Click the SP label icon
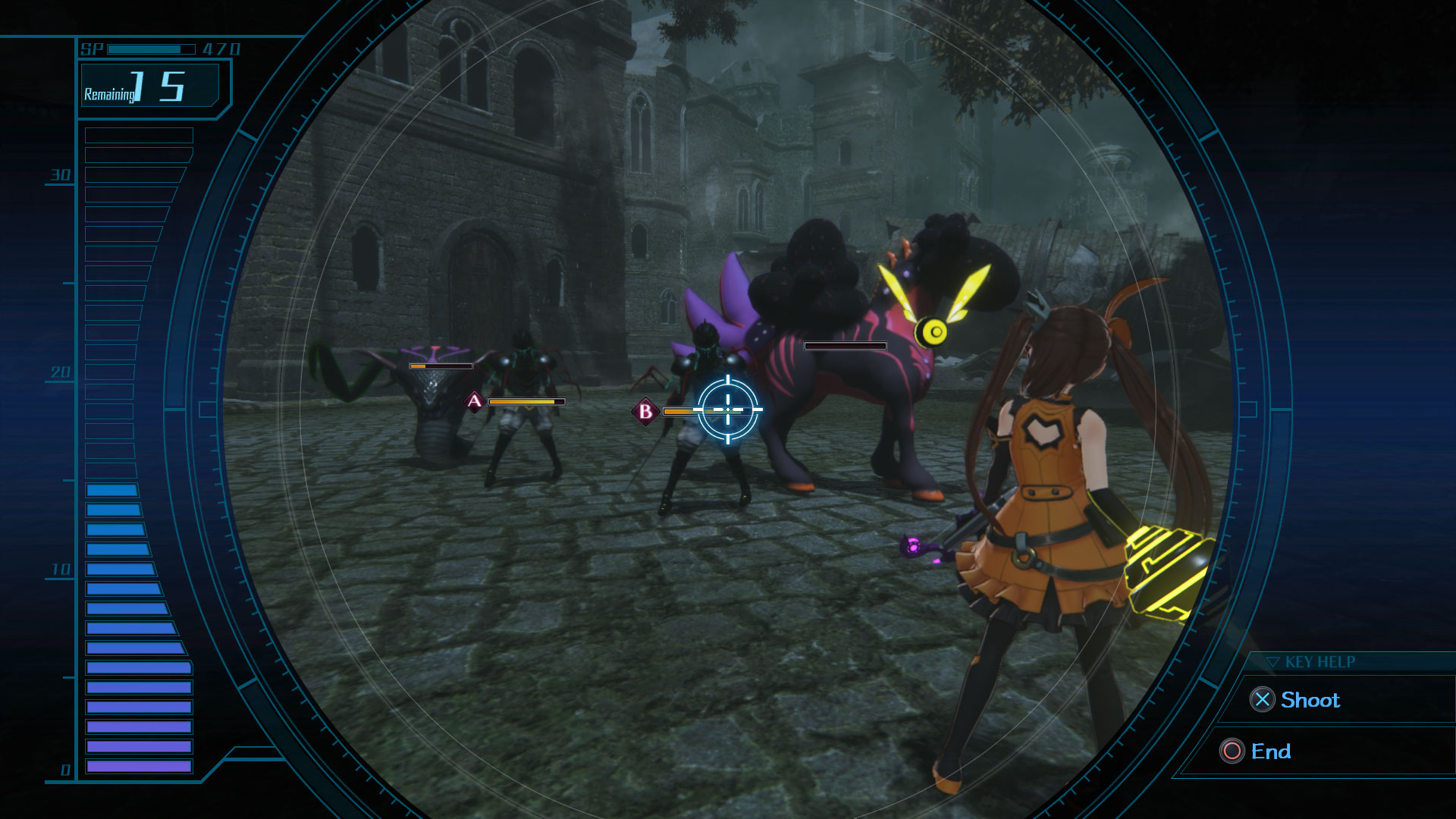Viewport: 1456px width, 819px height. [90, 49]
